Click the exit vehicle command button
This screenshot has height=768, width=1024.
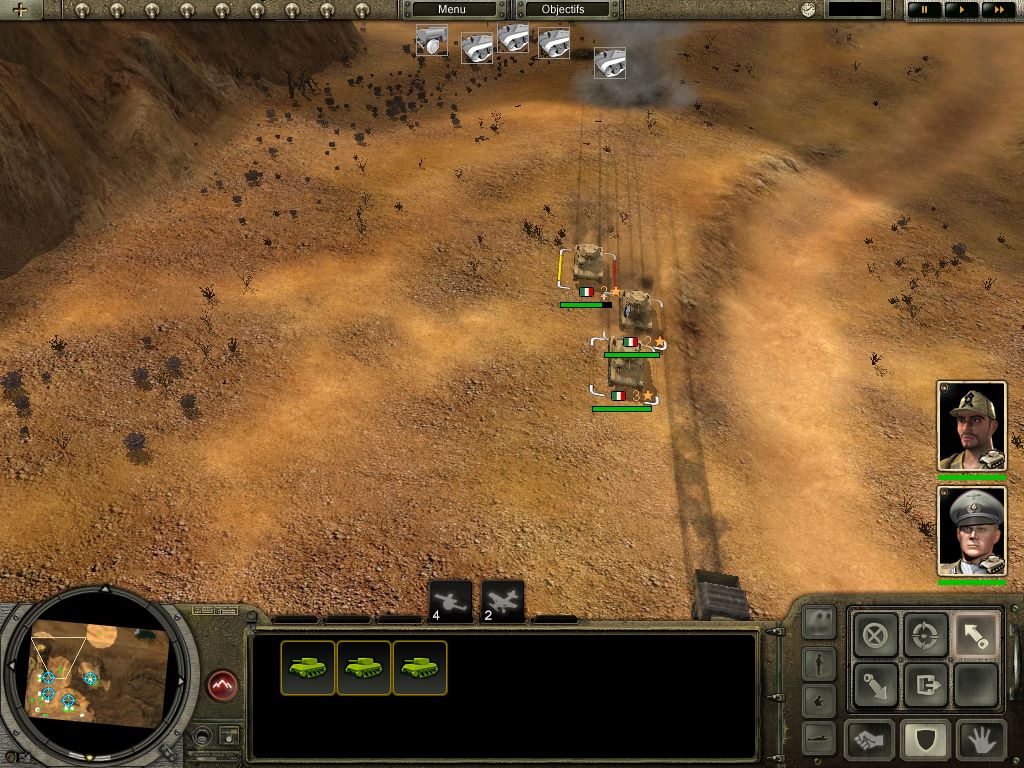click(x=925, y=685)
